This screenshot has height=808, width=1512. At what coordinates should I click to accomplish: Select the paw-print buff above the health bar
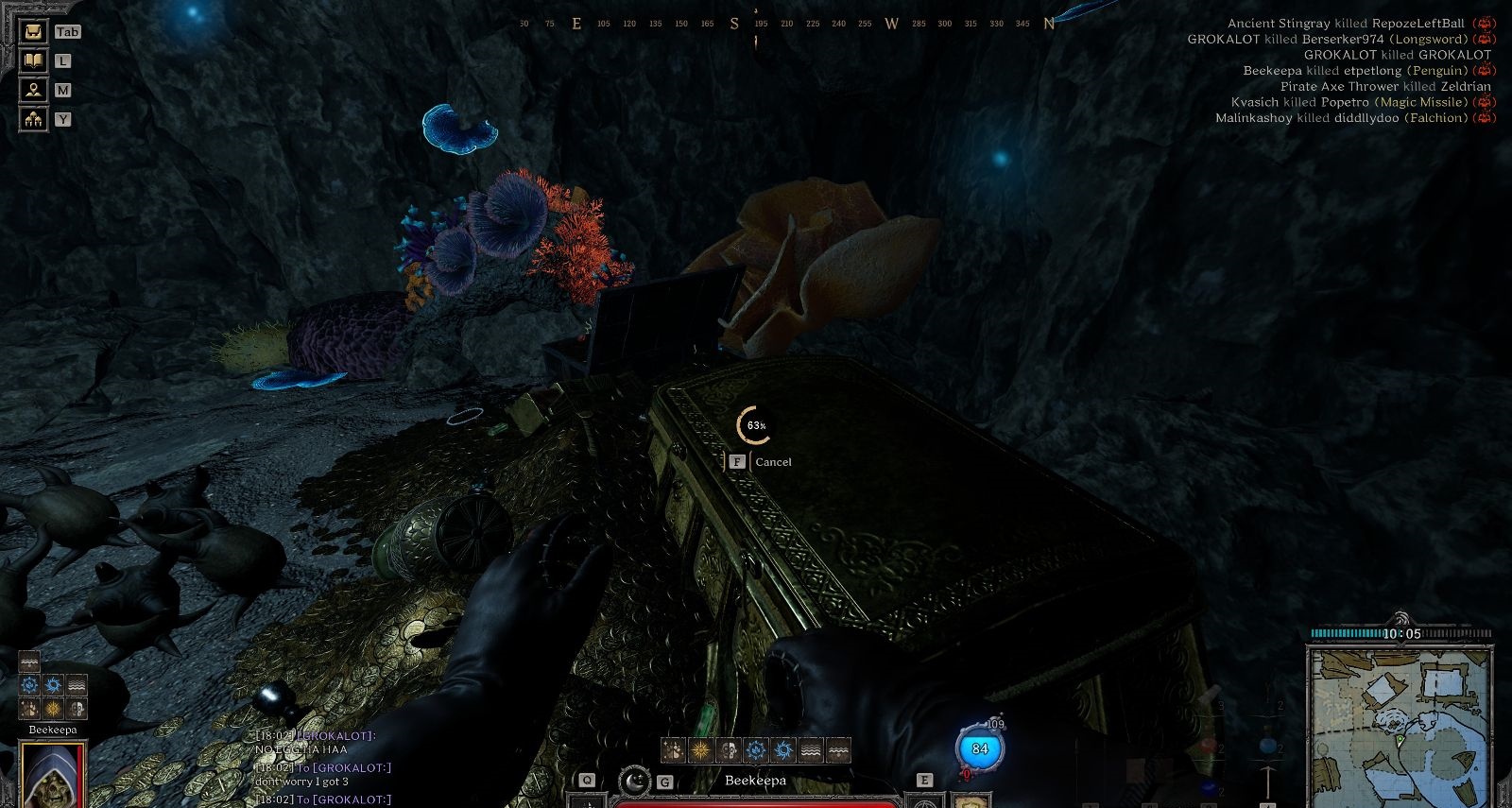[x=673, y=750]
